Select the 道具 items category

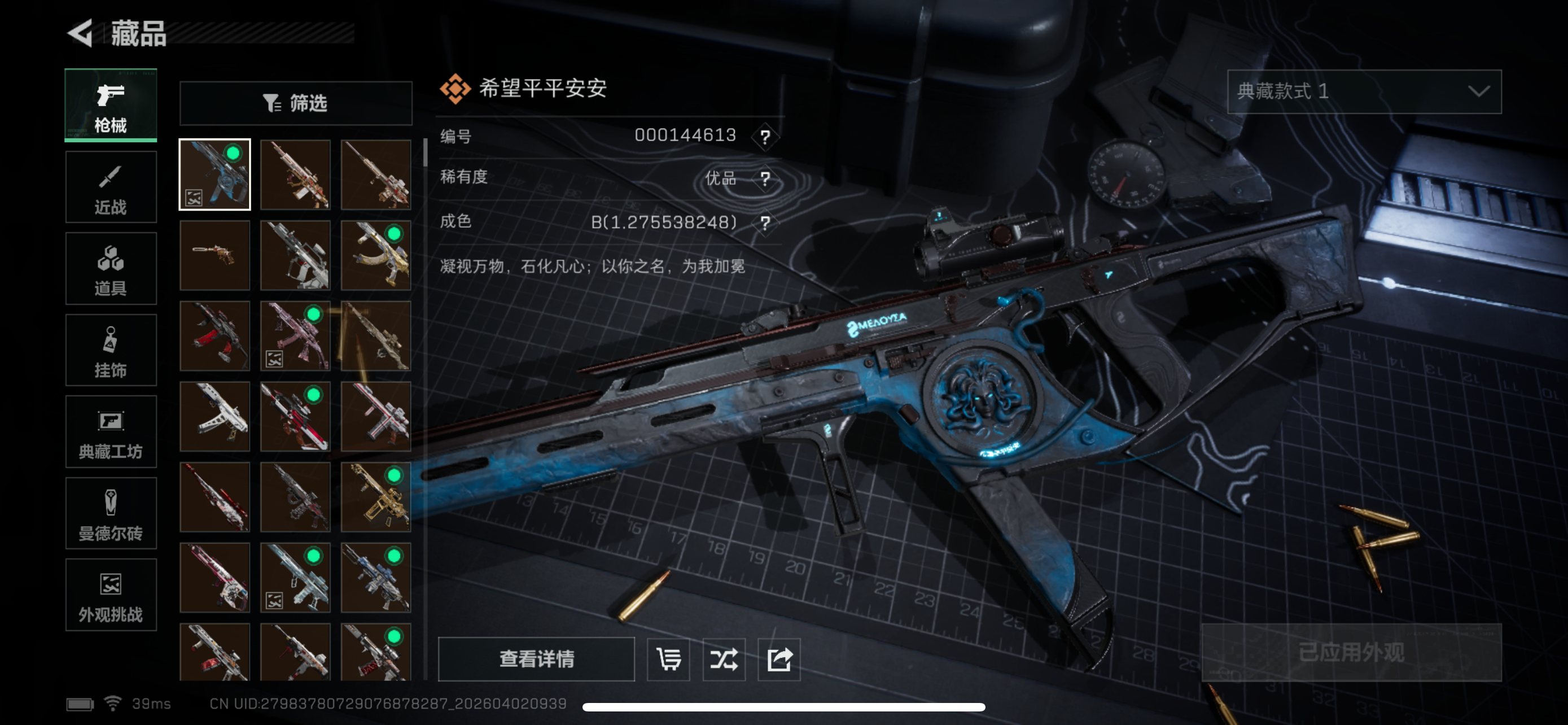click(111, 269)
